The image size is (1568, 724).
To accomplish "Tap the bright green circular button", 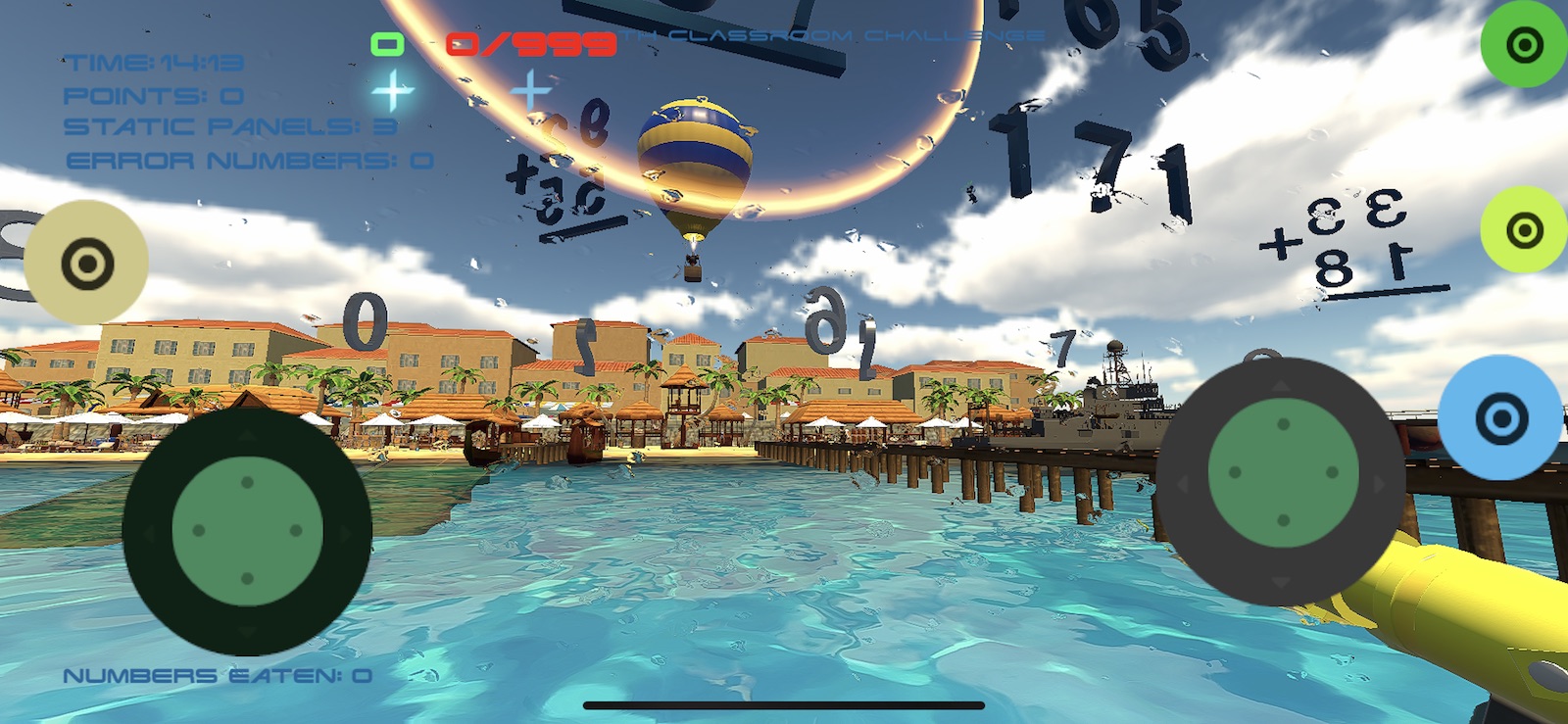I will click(1523, 44).
